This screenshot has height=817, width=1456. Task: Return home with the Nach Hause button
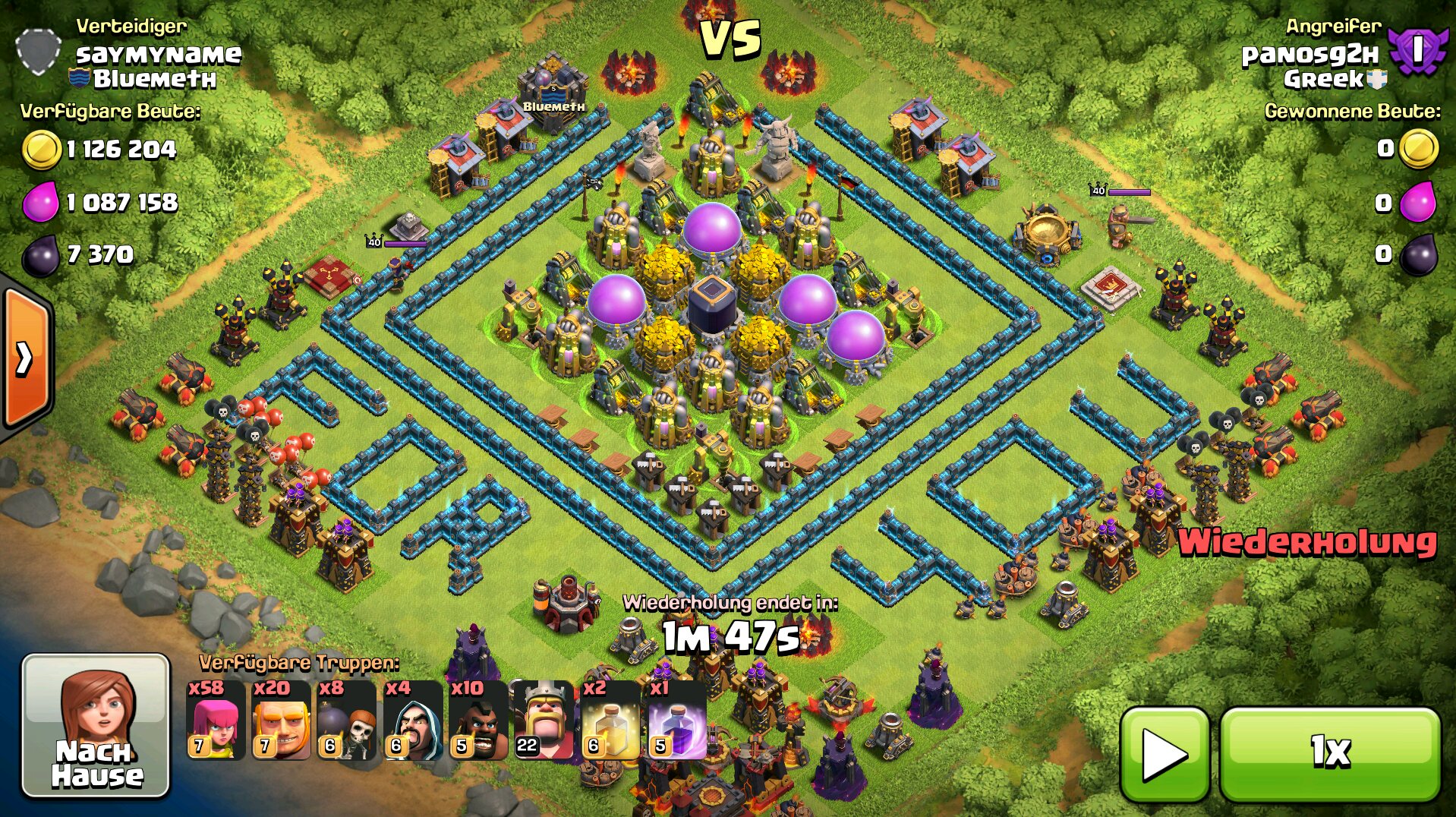coord(96,725)
